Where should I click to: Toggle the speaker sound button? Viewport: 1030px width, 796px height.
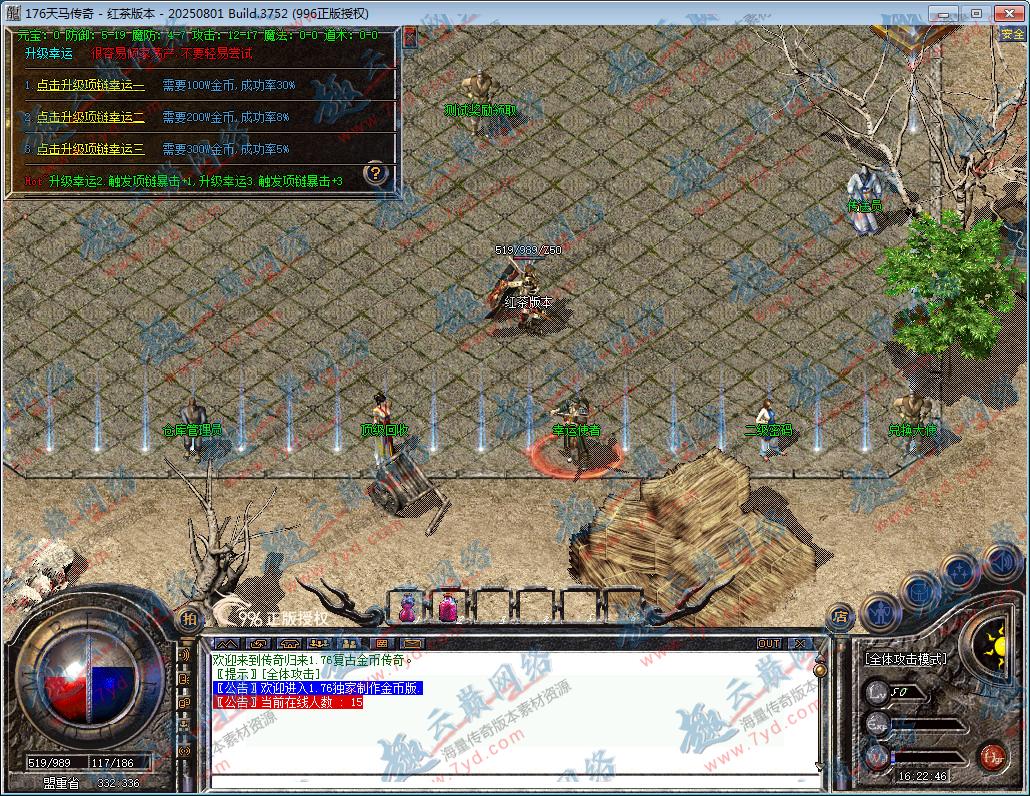[x=999, y=560]
